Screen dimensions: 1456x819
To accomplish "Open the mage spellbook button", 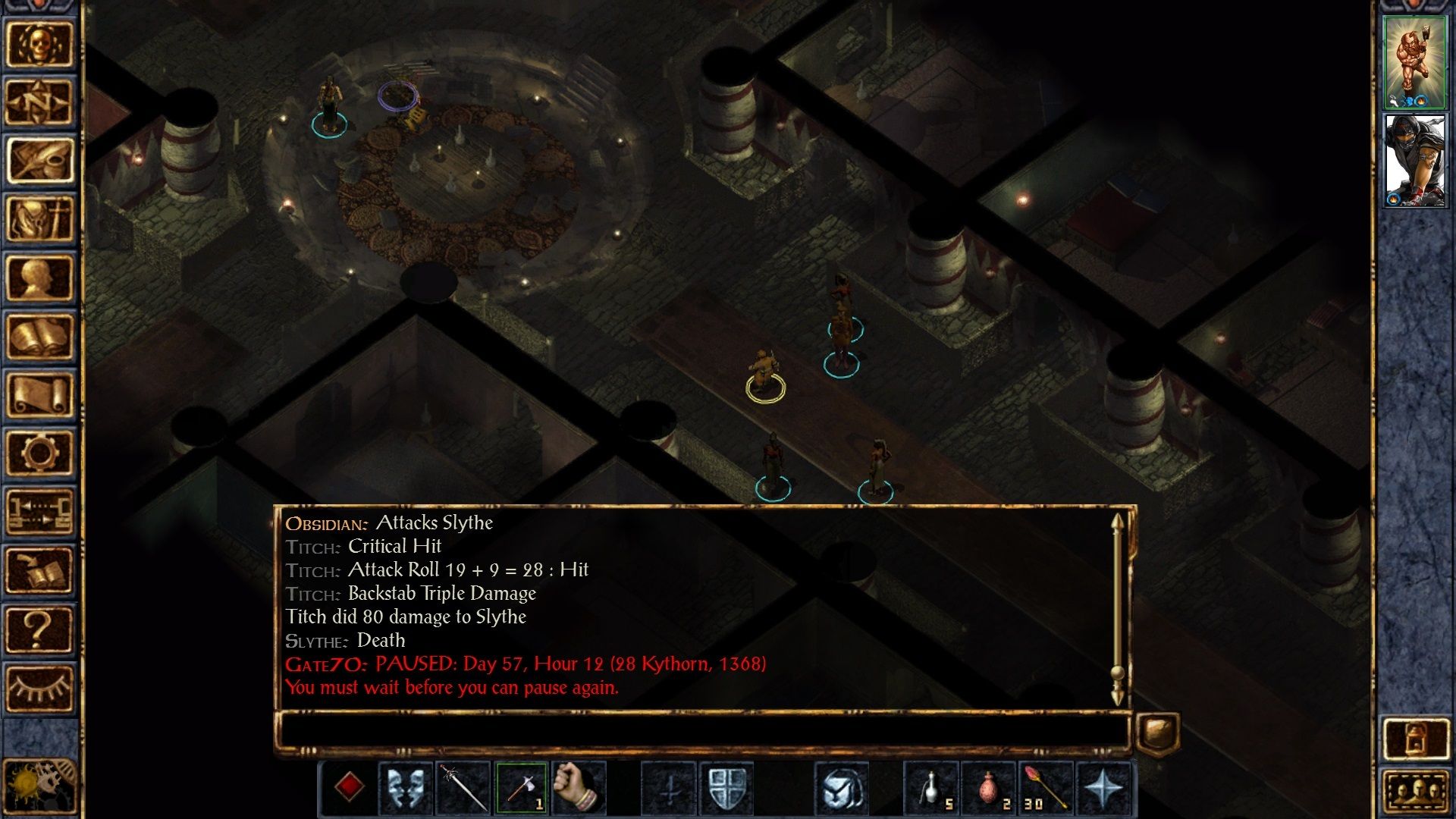I will pos(39,336).
